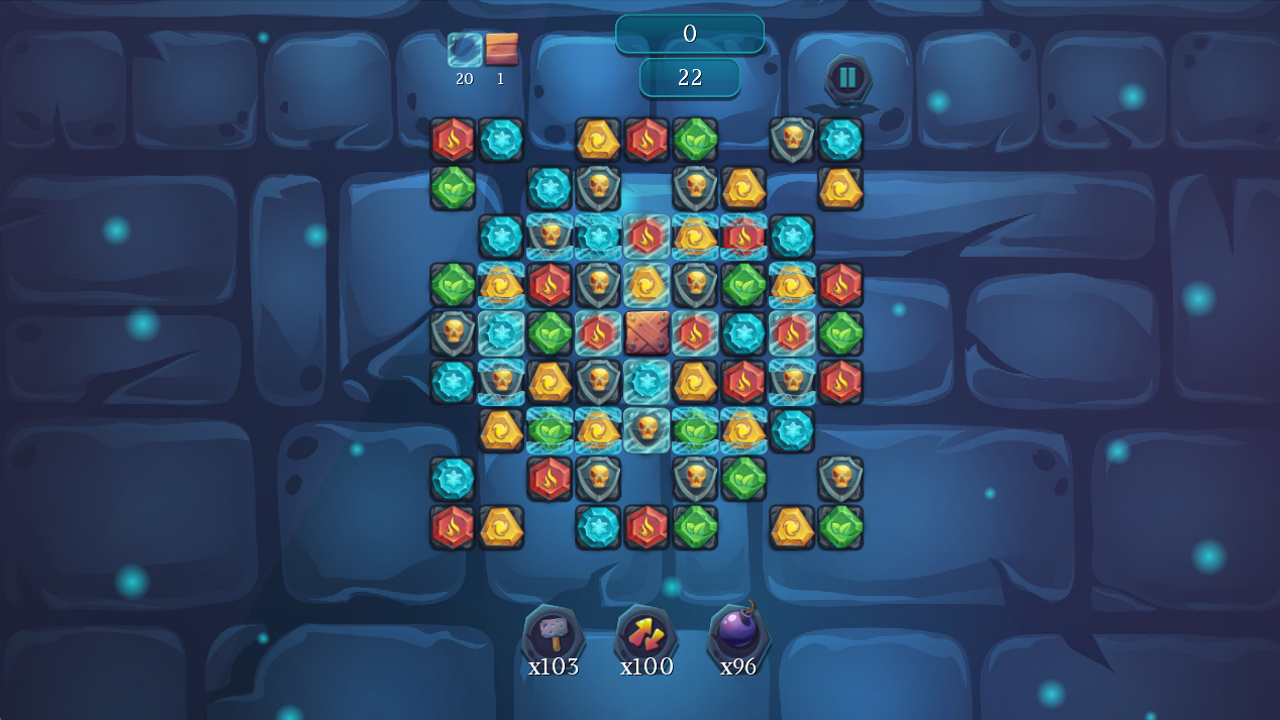Click the moves counter showing 22

coord(689,77)
